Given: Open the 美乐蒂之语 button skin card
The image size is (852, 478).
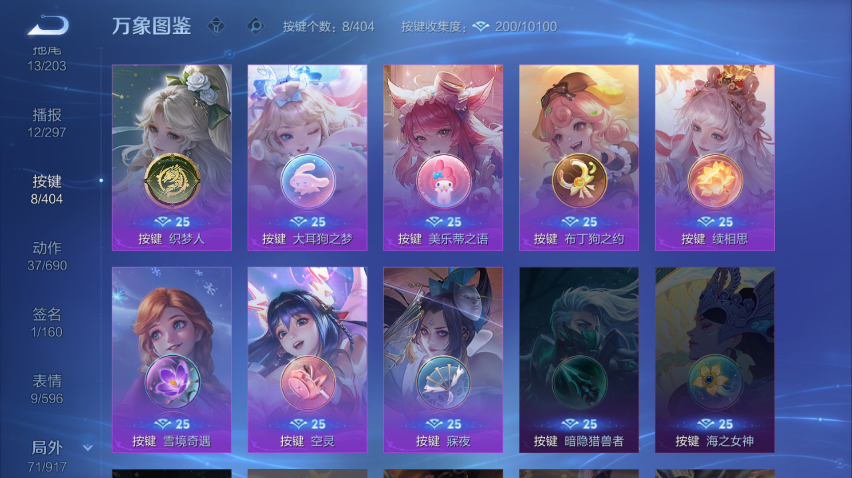Looking at the screenshot, I should (x=443, y=157).
